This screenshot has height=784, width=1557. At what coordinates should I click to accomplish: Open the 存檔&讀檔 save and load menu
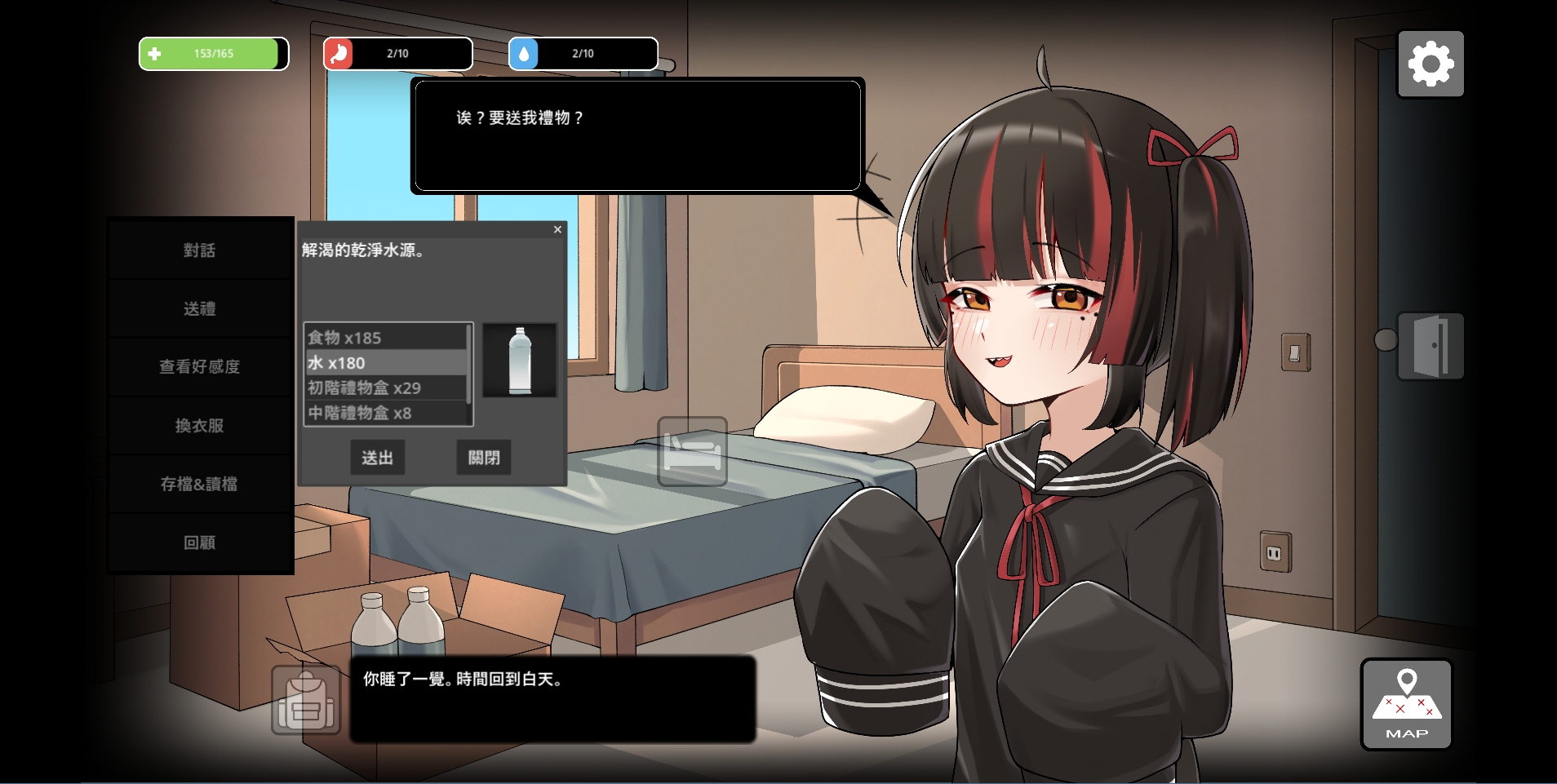[200, 484]
